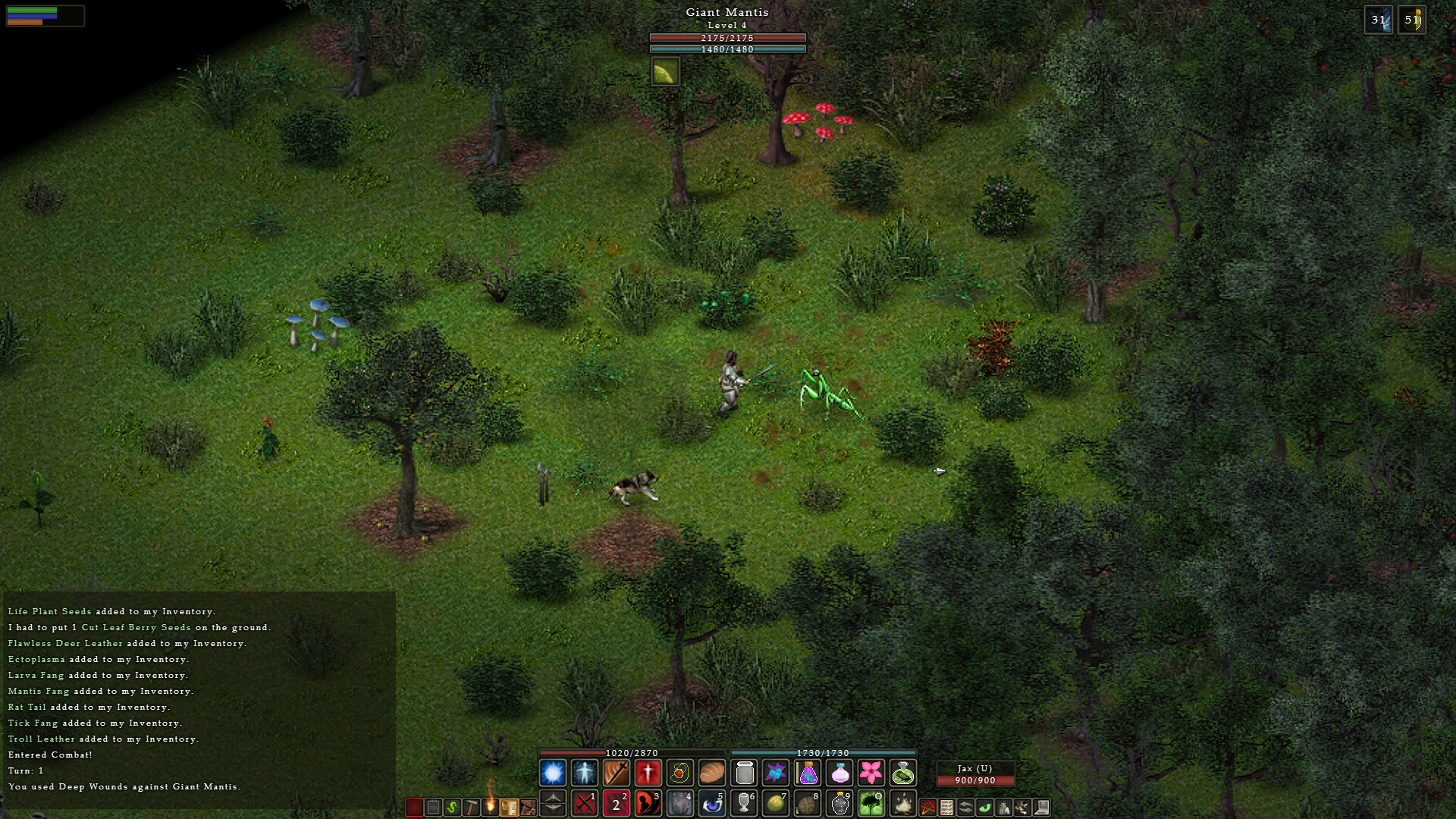This screenshot has height=819, width=1456.
Task: Toggle the checklist options icon with checkmarks
Action: click(x=946, y=807)
